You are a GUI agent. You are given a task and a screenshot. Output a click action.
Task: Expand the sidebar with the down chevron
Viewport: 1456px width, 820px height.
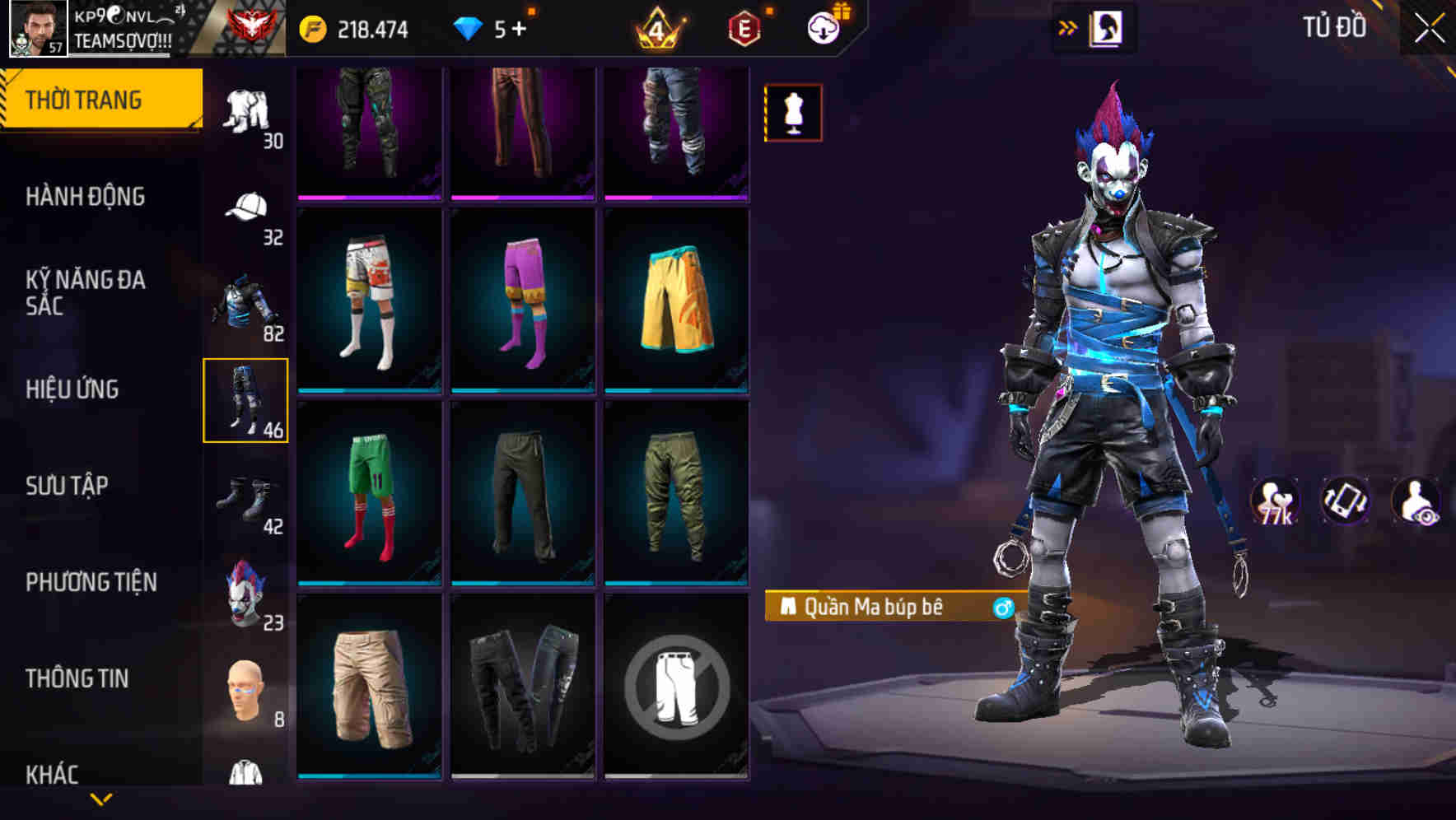tap(99, 799)
